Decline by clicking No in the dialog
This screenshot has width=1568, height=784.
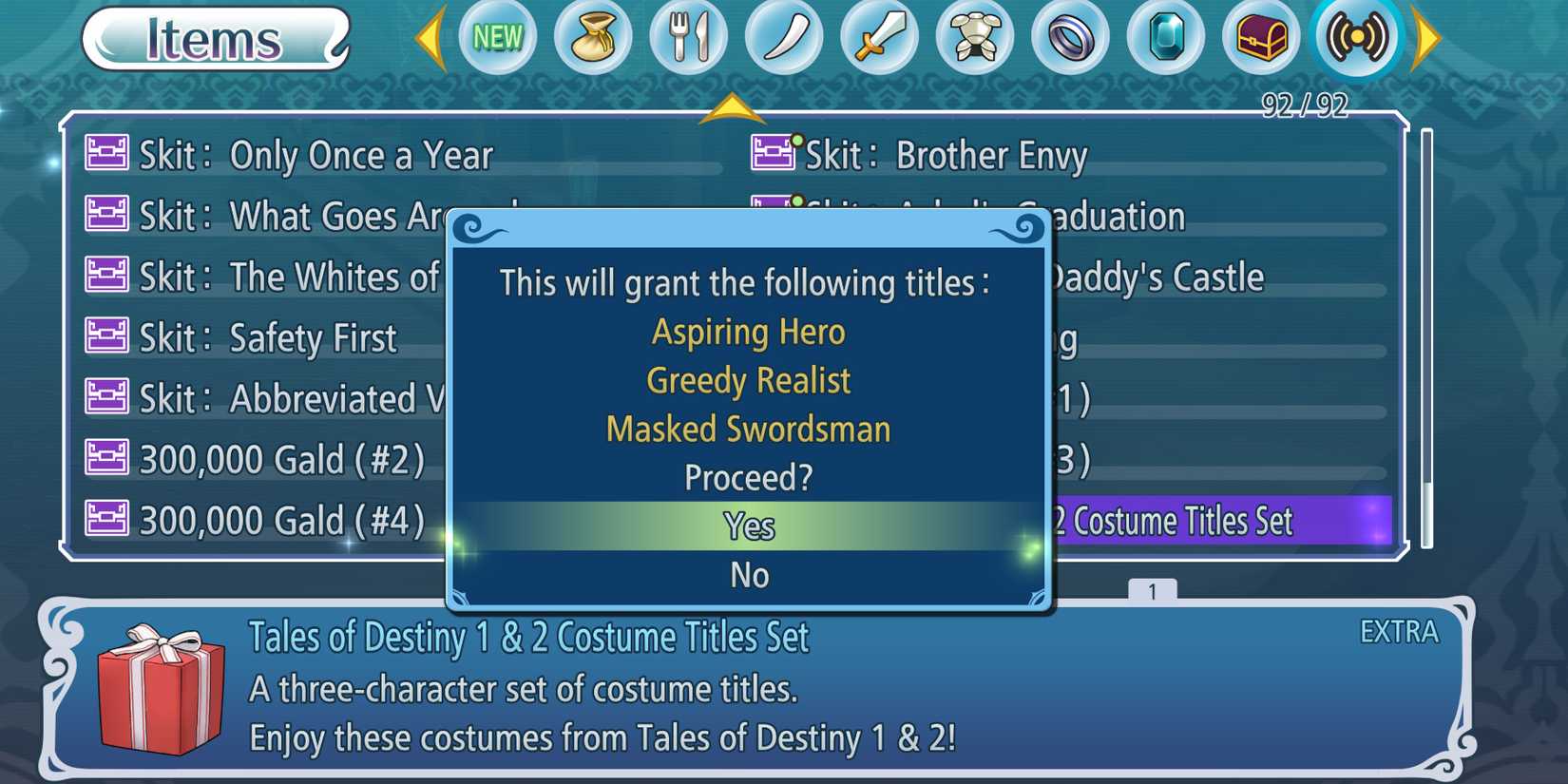(750, 574)
